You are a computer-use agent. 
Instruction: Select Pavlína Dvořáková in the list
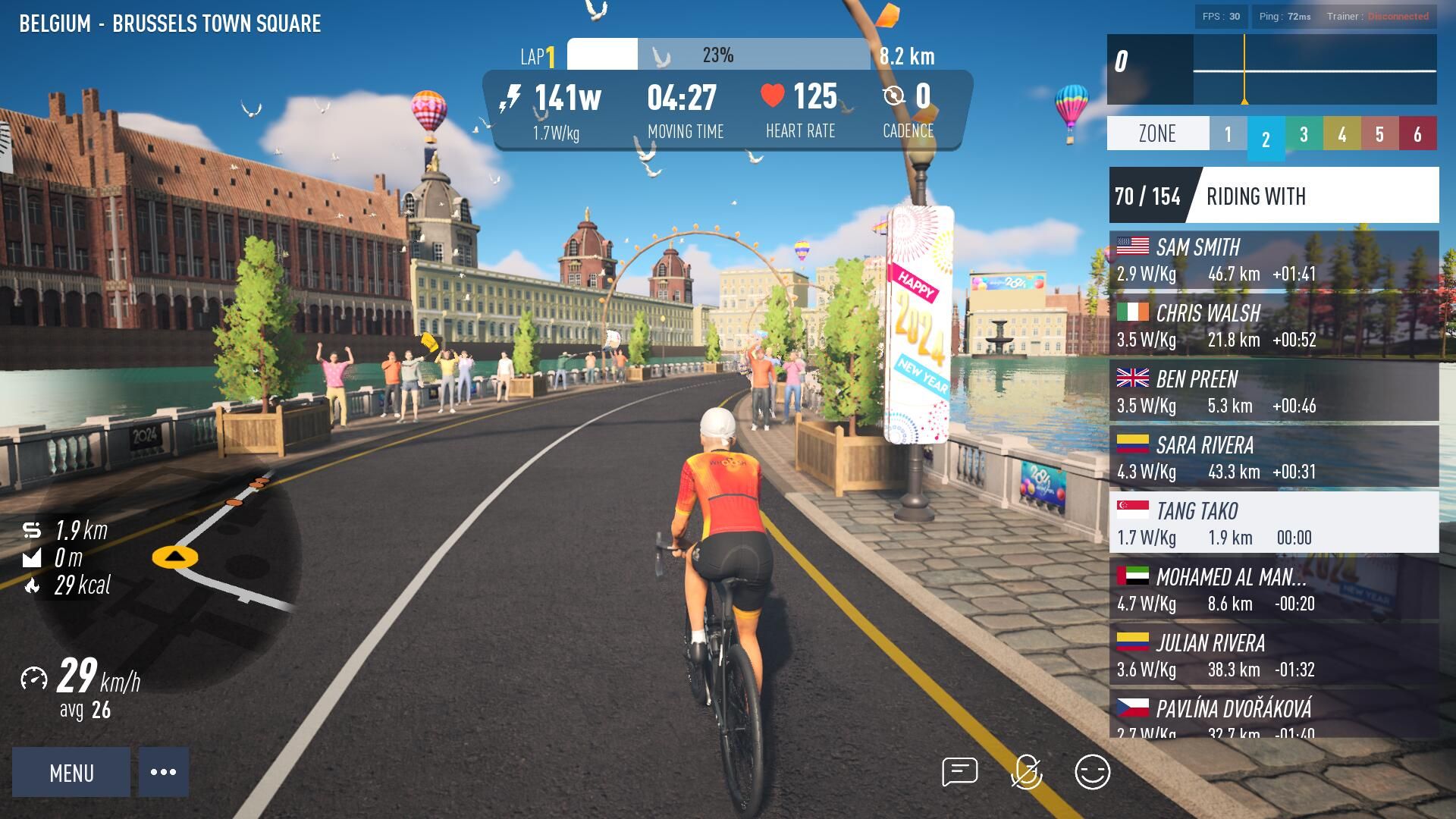click(x=1273, y=715)
